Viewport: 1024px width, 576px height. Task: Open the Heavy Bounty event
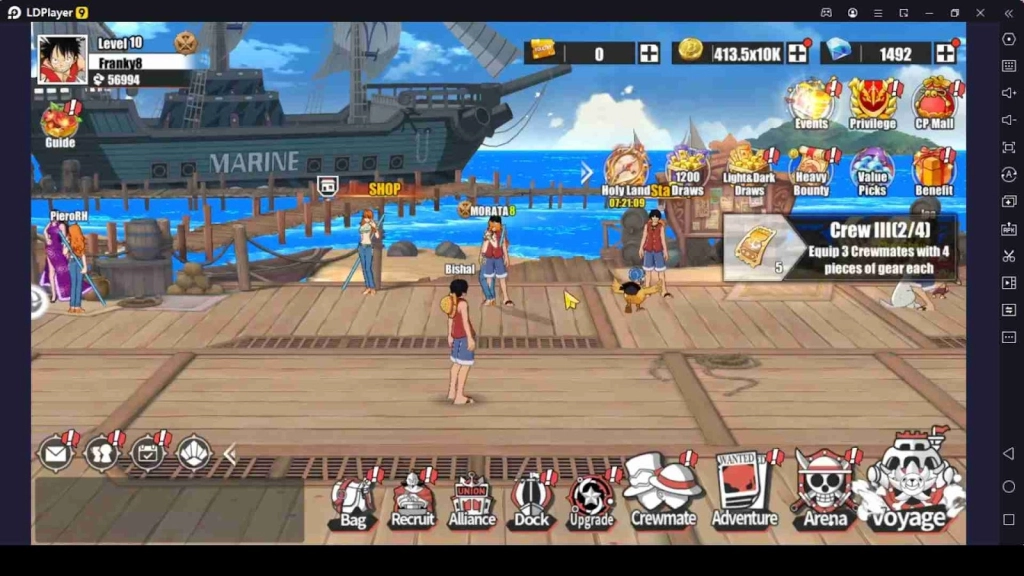811,170
